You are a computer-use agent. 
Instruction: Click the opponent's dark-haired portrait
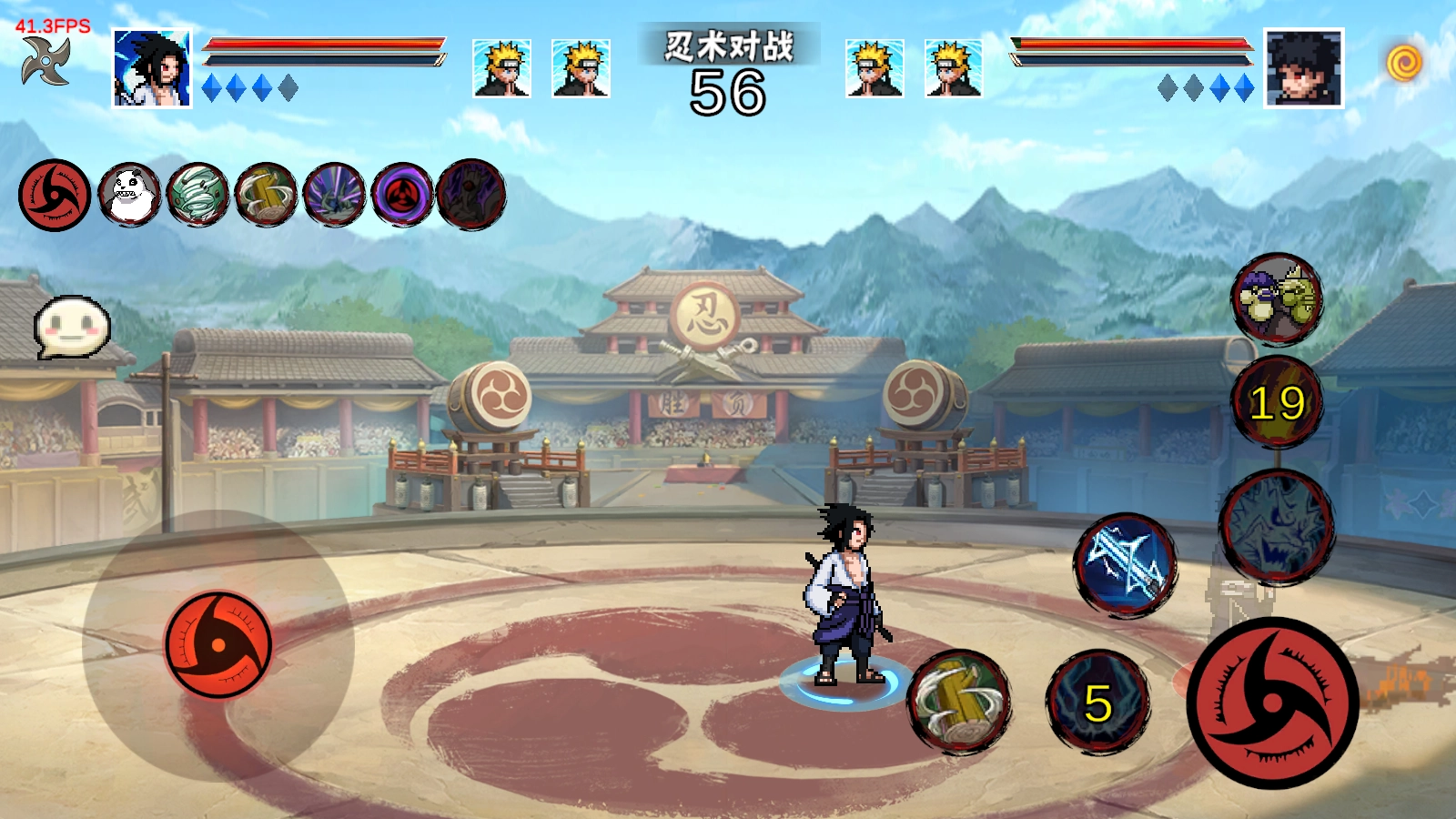click(1303, 68)
